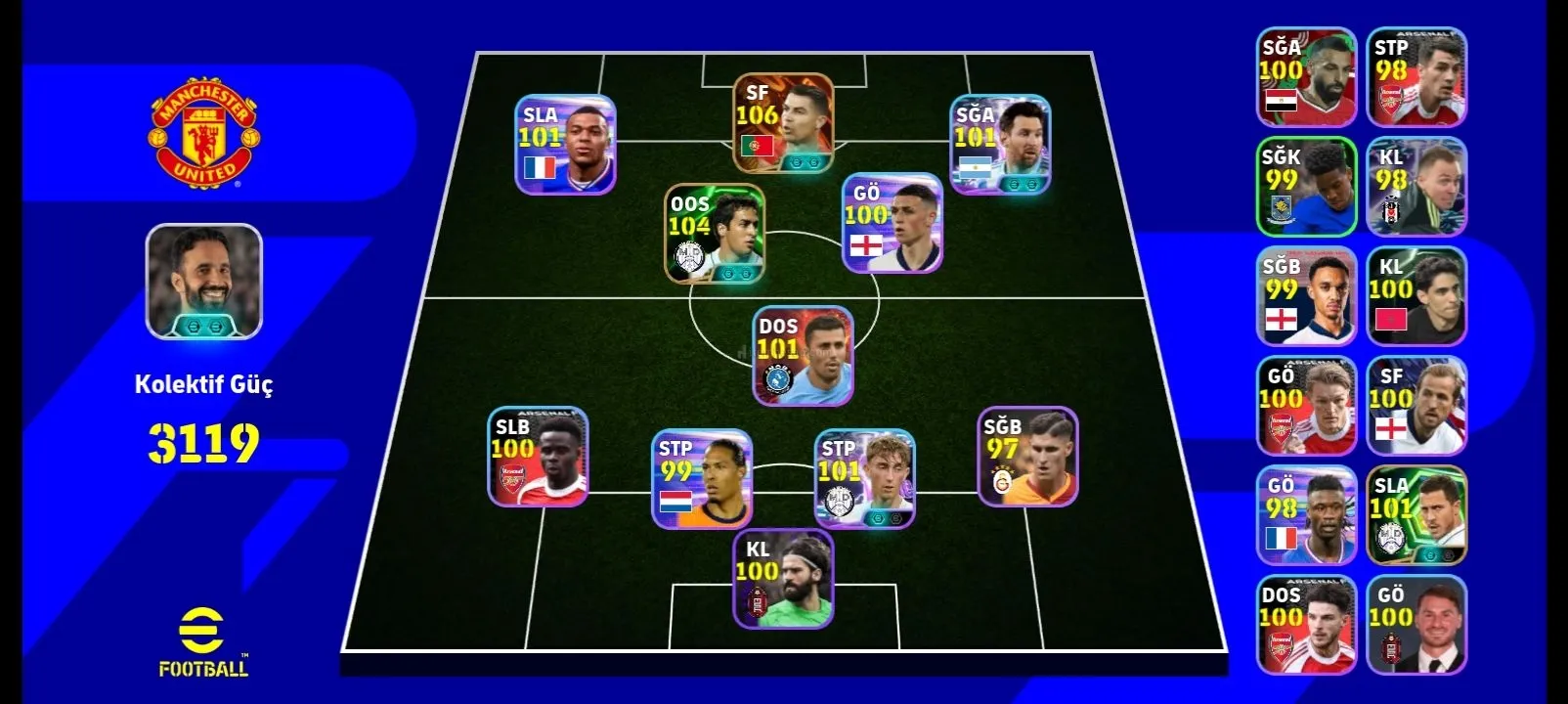The width and height of the screenshot is (1568, 704).
Task: Choose the KL 100 substitute with Morocco flag
Action: coord(1416,296)
